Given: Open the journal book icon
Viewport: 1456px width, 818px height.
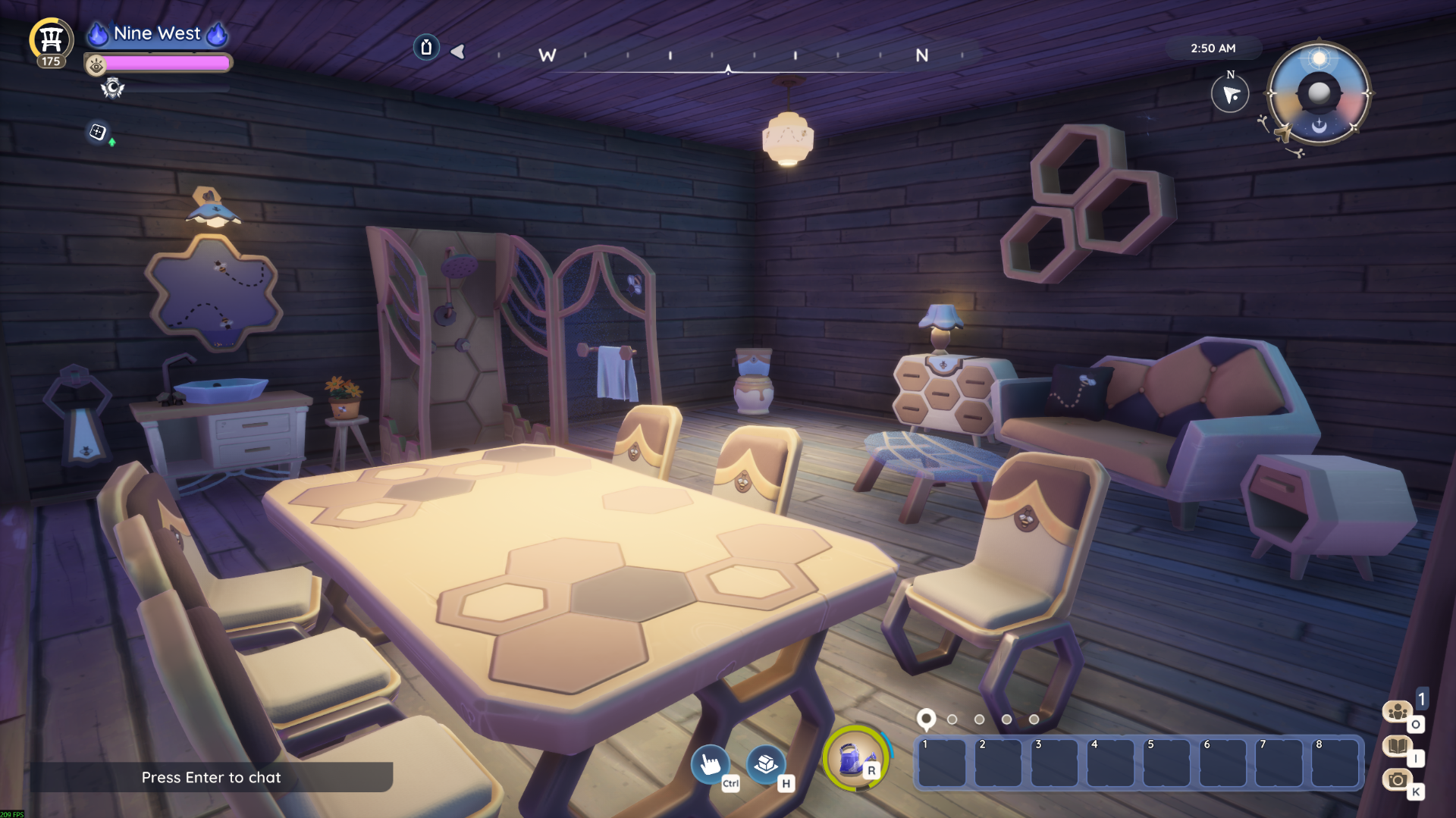Looking at the screenshot, I should point(1397,746).
